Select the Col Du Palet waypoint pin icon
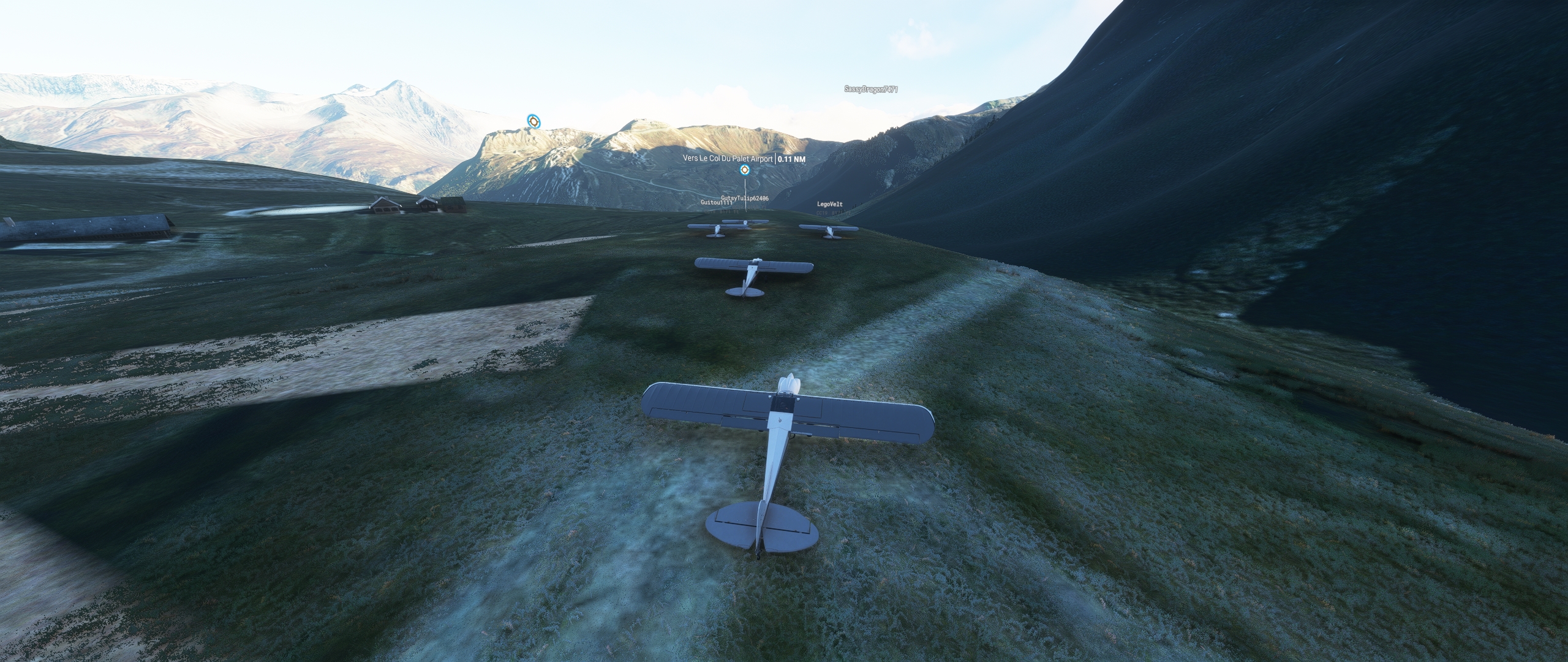The height and width of the screenshot is (662, 1568). [x=745, y=170]
